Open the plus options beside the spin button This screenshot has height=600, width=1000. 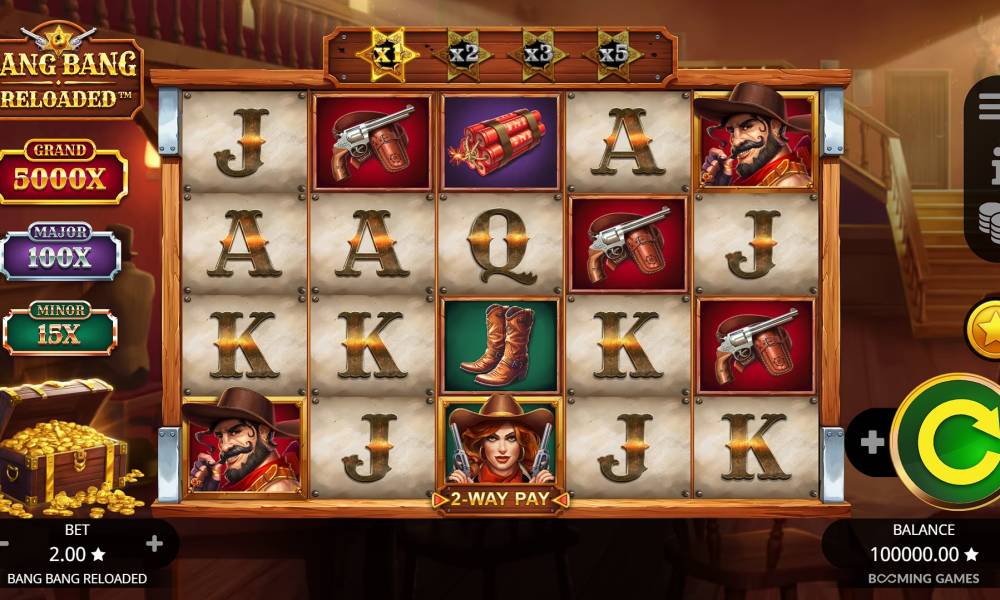click(x=871, y=443)
